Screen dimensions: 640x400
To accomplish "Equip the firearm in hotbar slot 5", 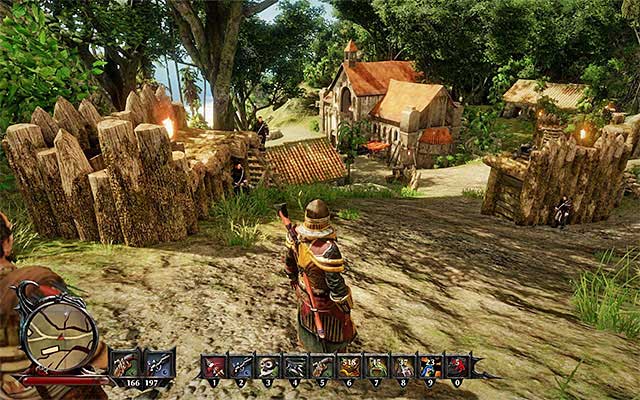I will coord(322,366).
